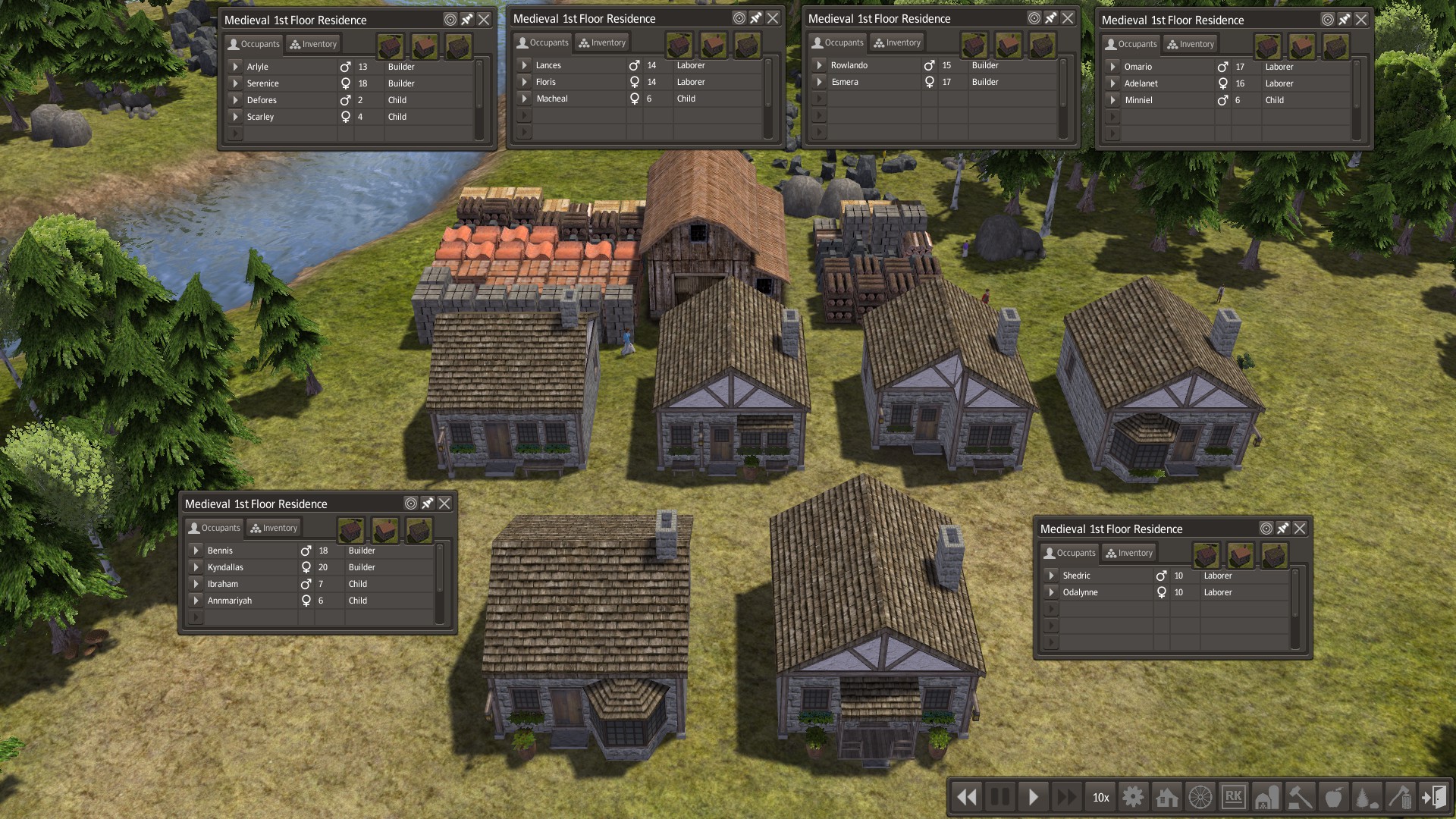Click the wagon wheel toolbar icon
Screen dimensions: 1456x819
1200,797
